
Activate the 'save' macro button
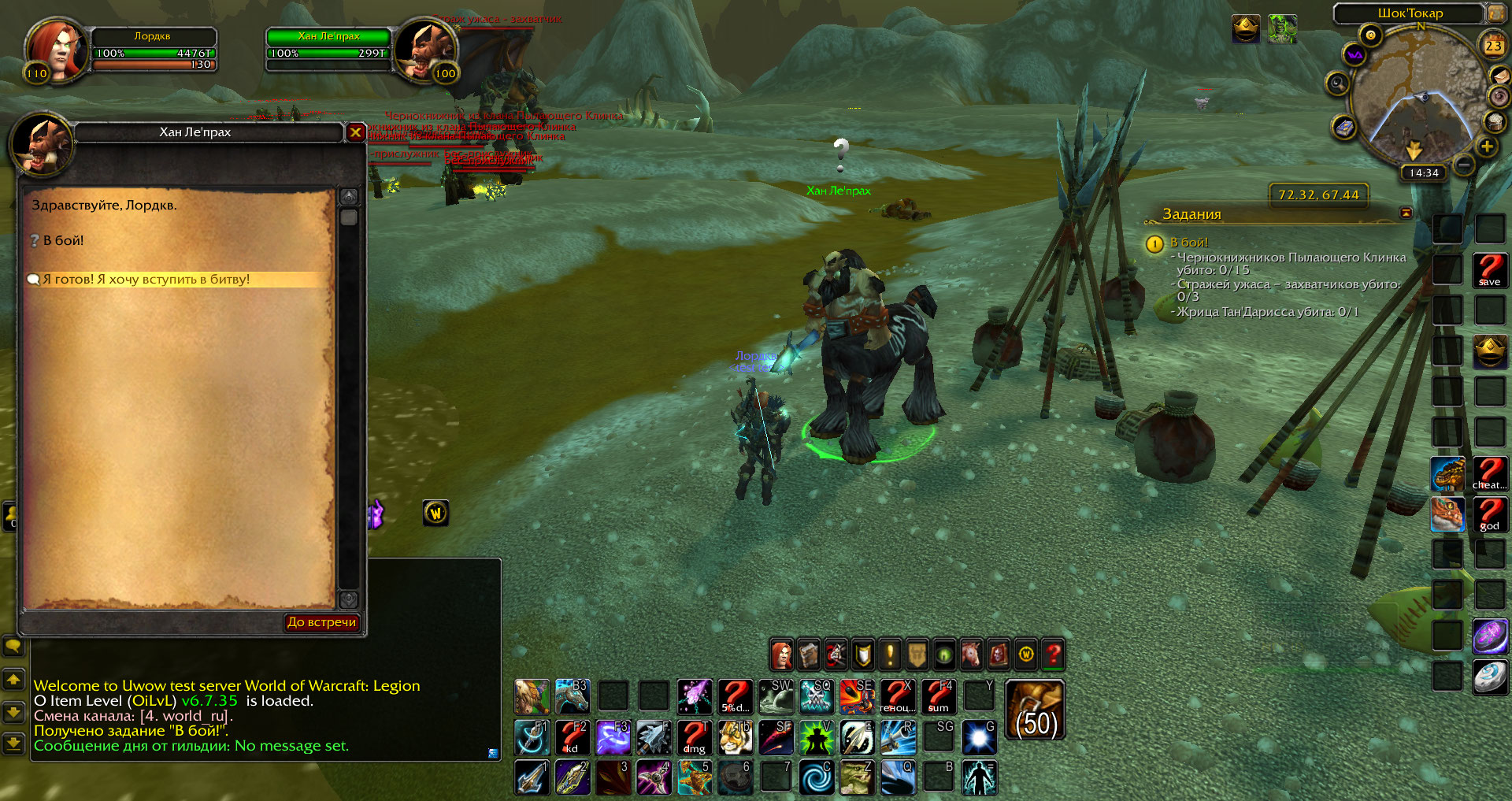point(1489,270)
